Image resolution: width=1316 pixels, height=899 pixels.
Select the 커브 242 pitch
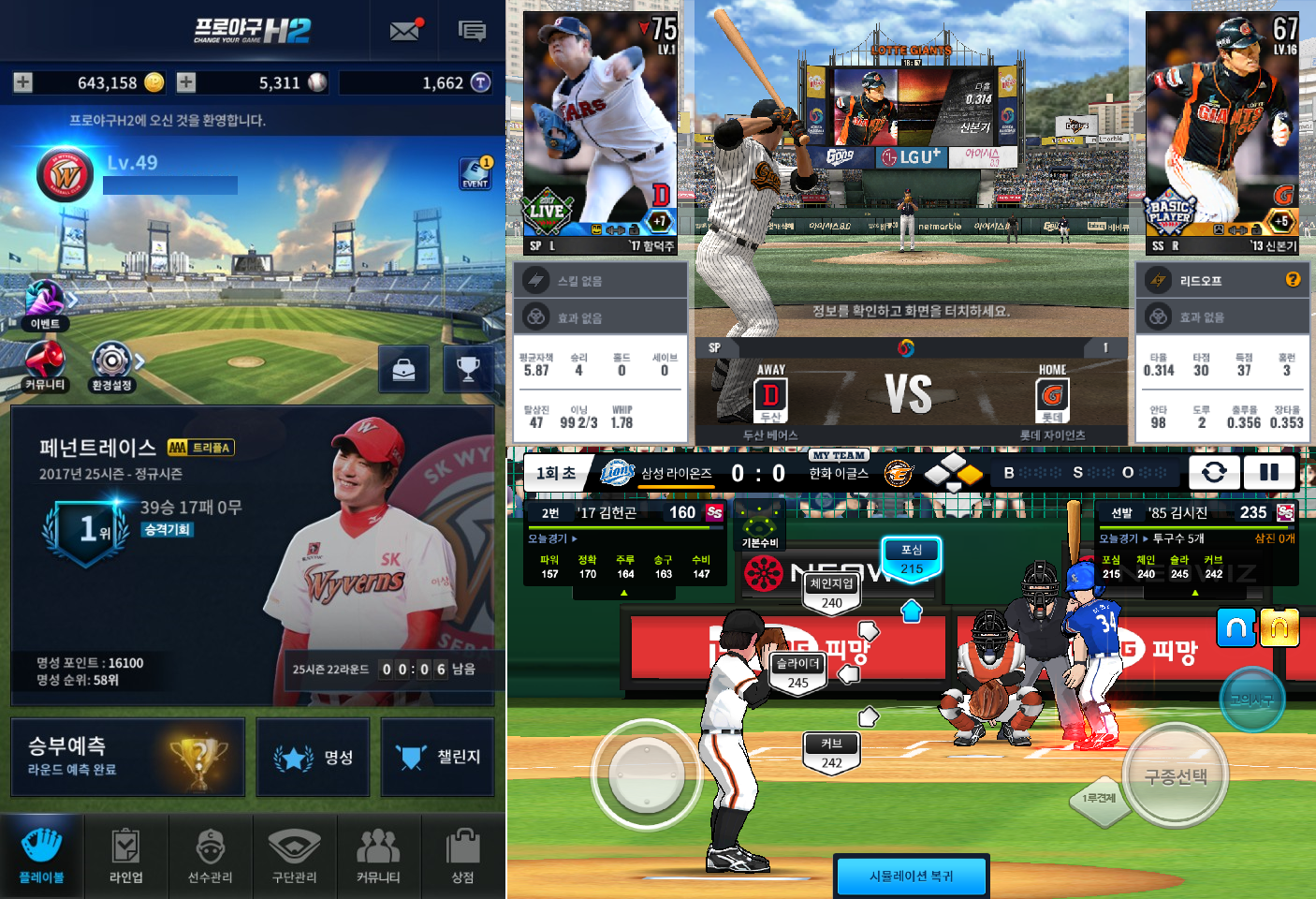[832, 752]
